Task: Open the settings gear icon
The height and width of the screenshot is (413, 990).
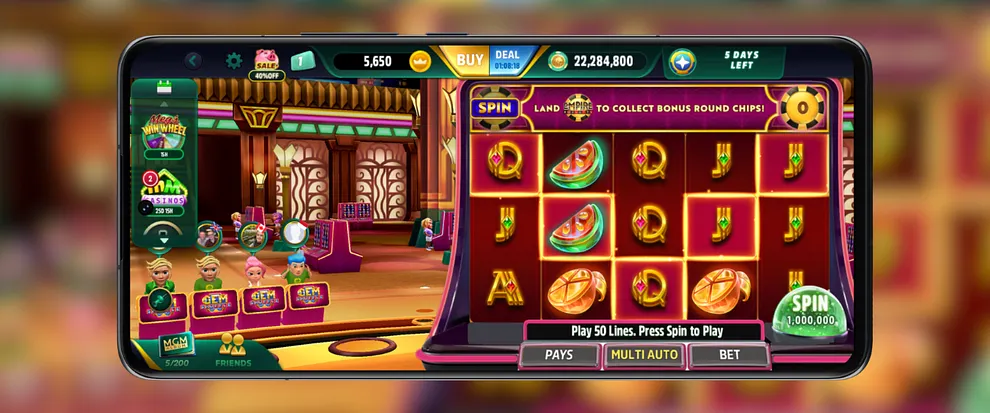Action: (x=234, y=61)
